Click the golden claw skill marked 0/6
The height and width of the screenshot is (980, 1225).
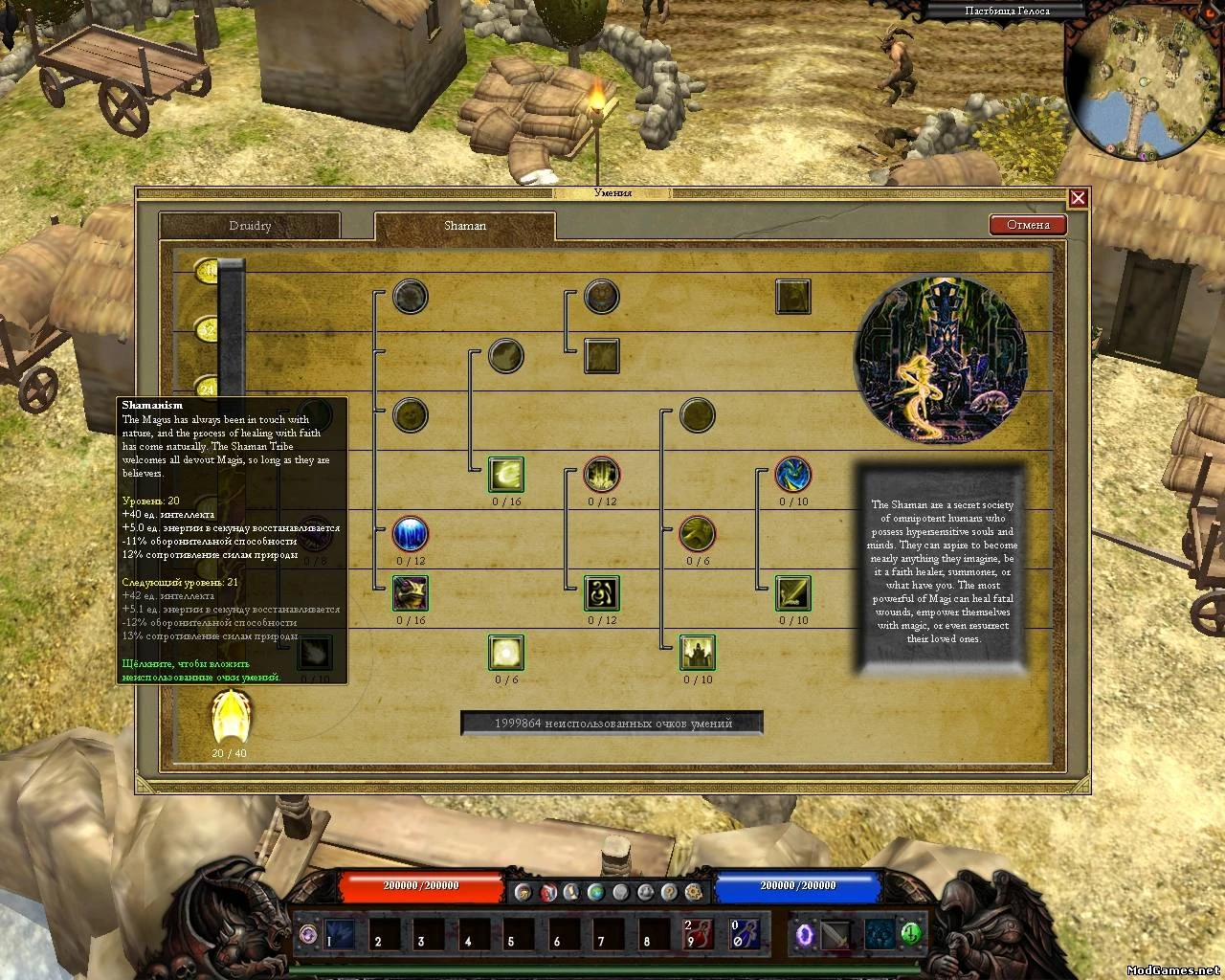click(697, 533)
